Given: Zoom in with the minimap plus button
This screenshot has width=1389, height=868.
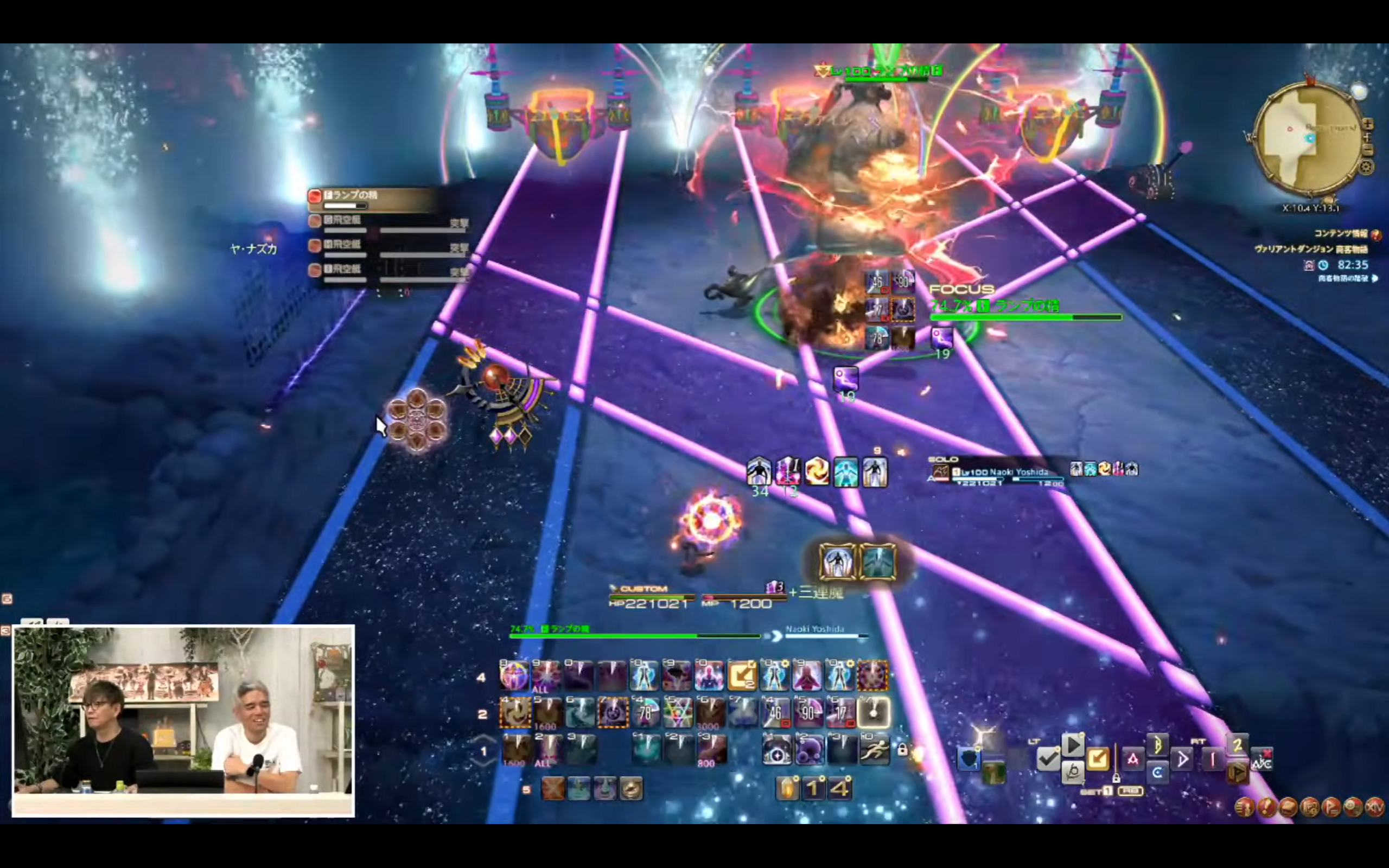Looking at the screenshot, I should [1368, 124].
